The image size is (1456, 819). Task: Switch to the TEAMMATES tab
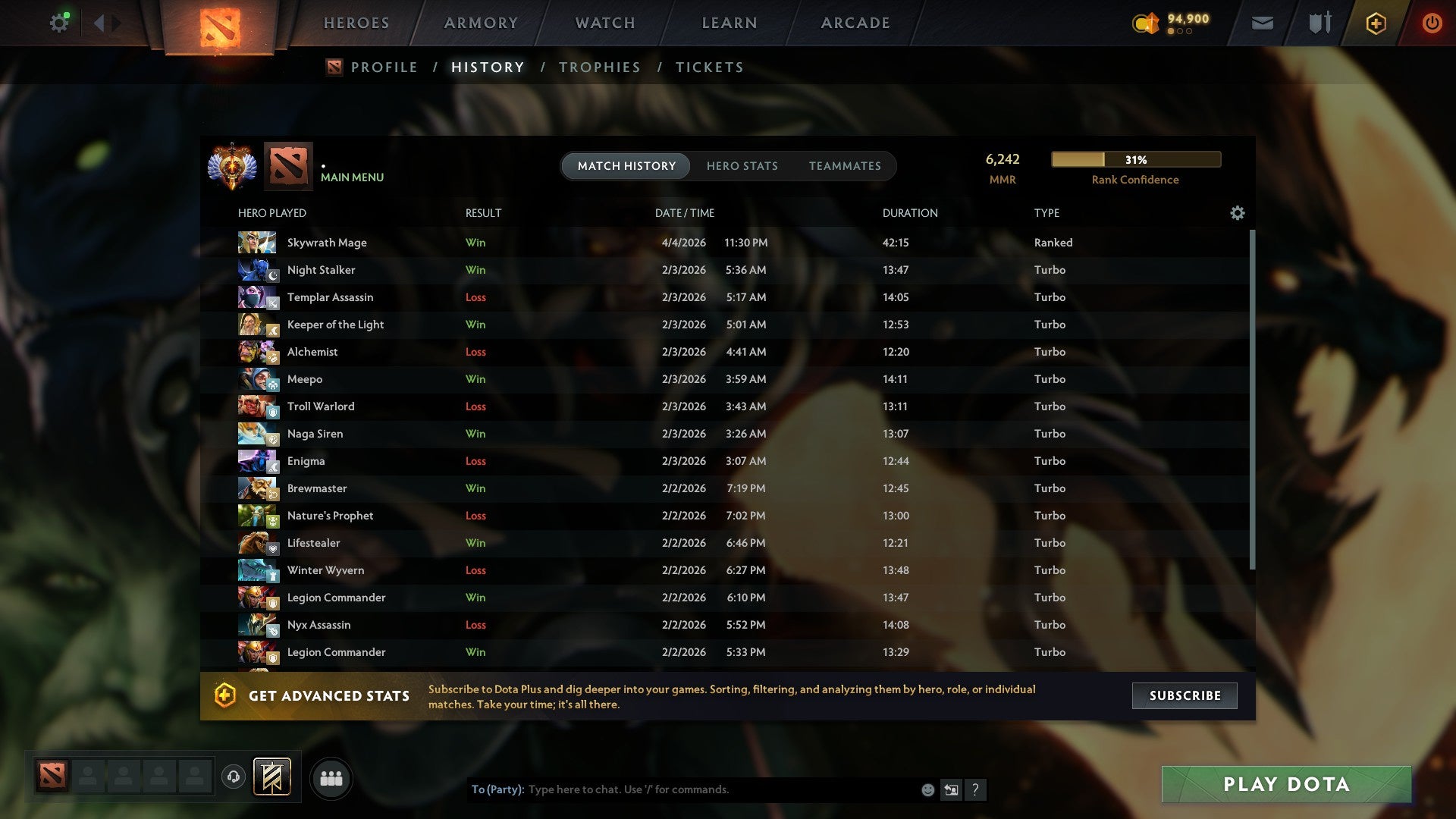(845, 166)
